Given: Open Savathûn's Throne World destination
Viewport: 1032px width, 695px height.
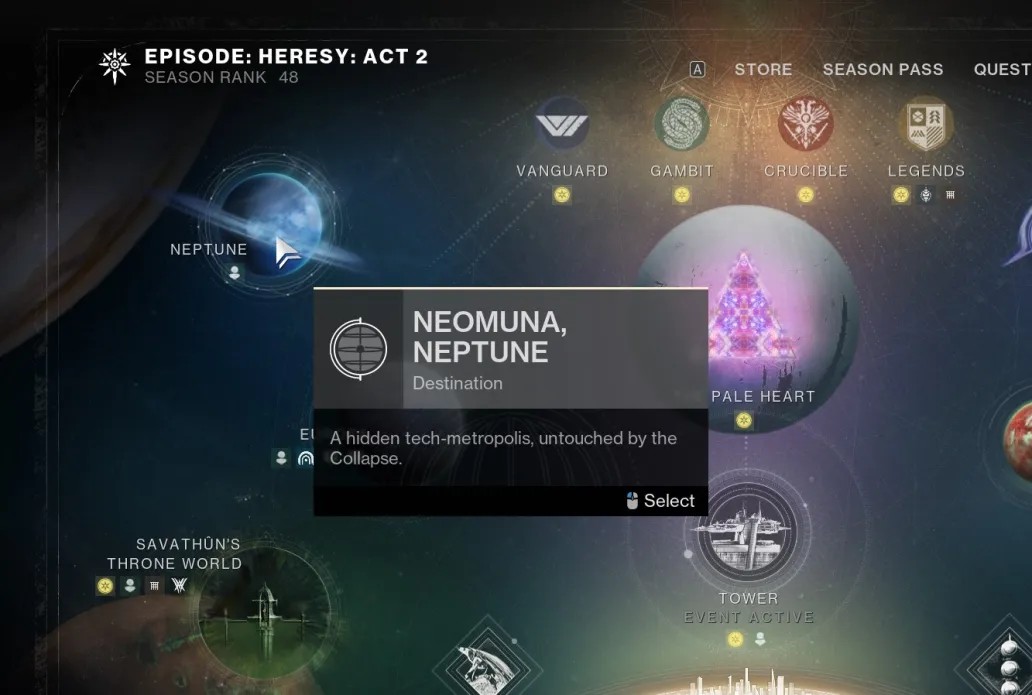Looking at the screenshot, I should coord(263,612).
